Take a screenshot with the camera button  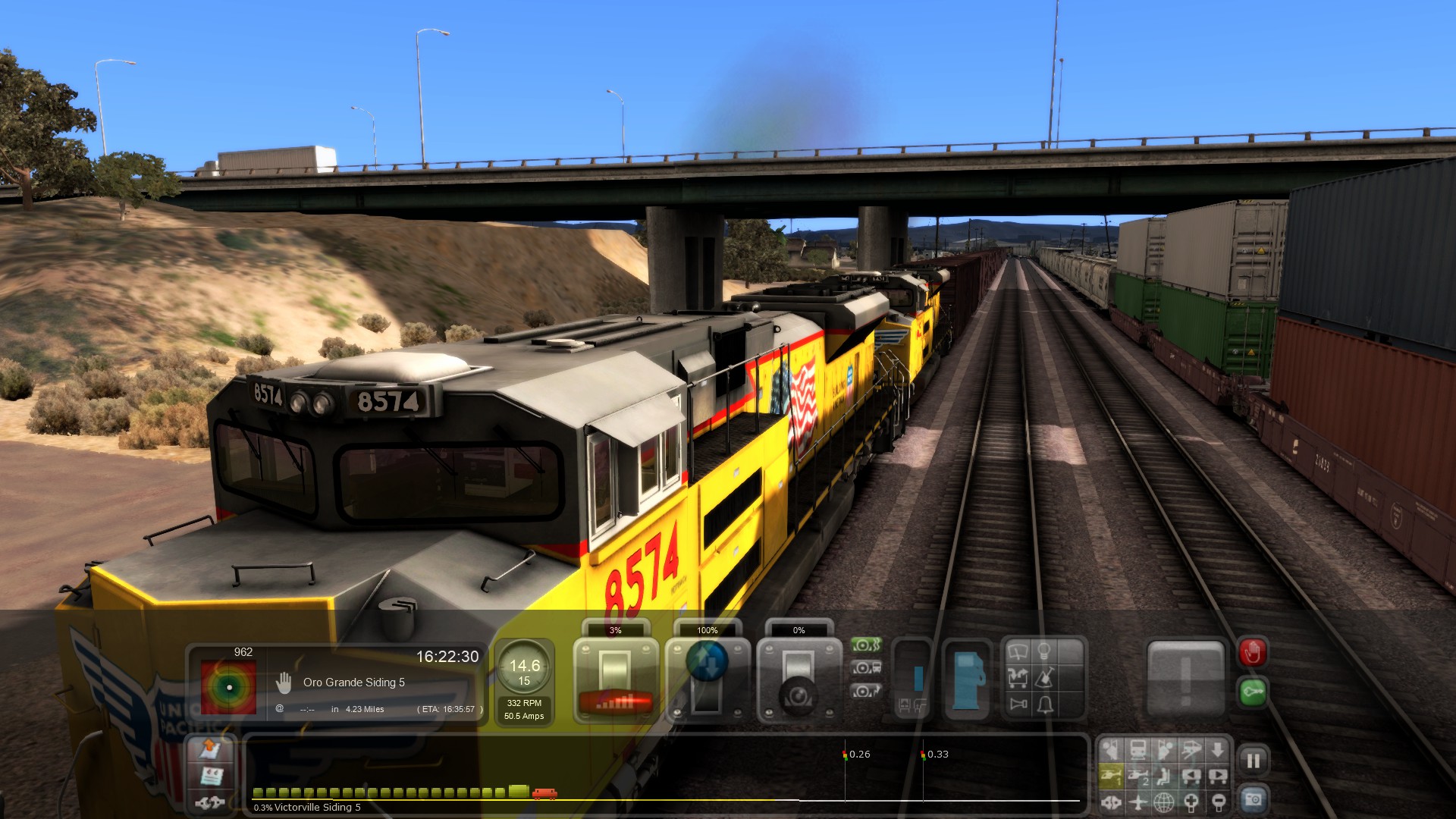[x=1253, y=799]
